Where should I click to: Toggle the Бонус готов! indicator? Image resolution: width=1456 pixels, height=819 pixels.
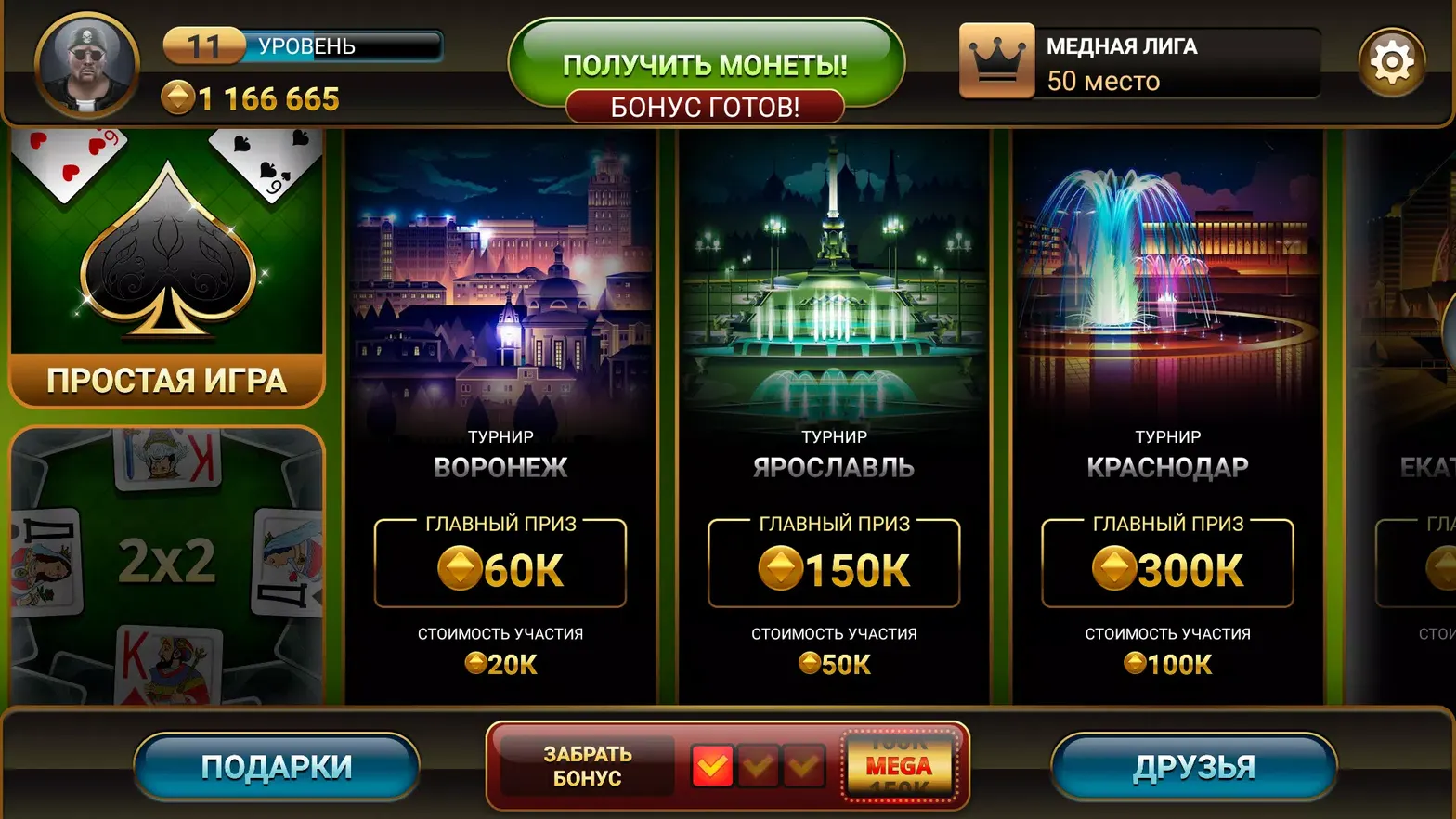point(708,106)
